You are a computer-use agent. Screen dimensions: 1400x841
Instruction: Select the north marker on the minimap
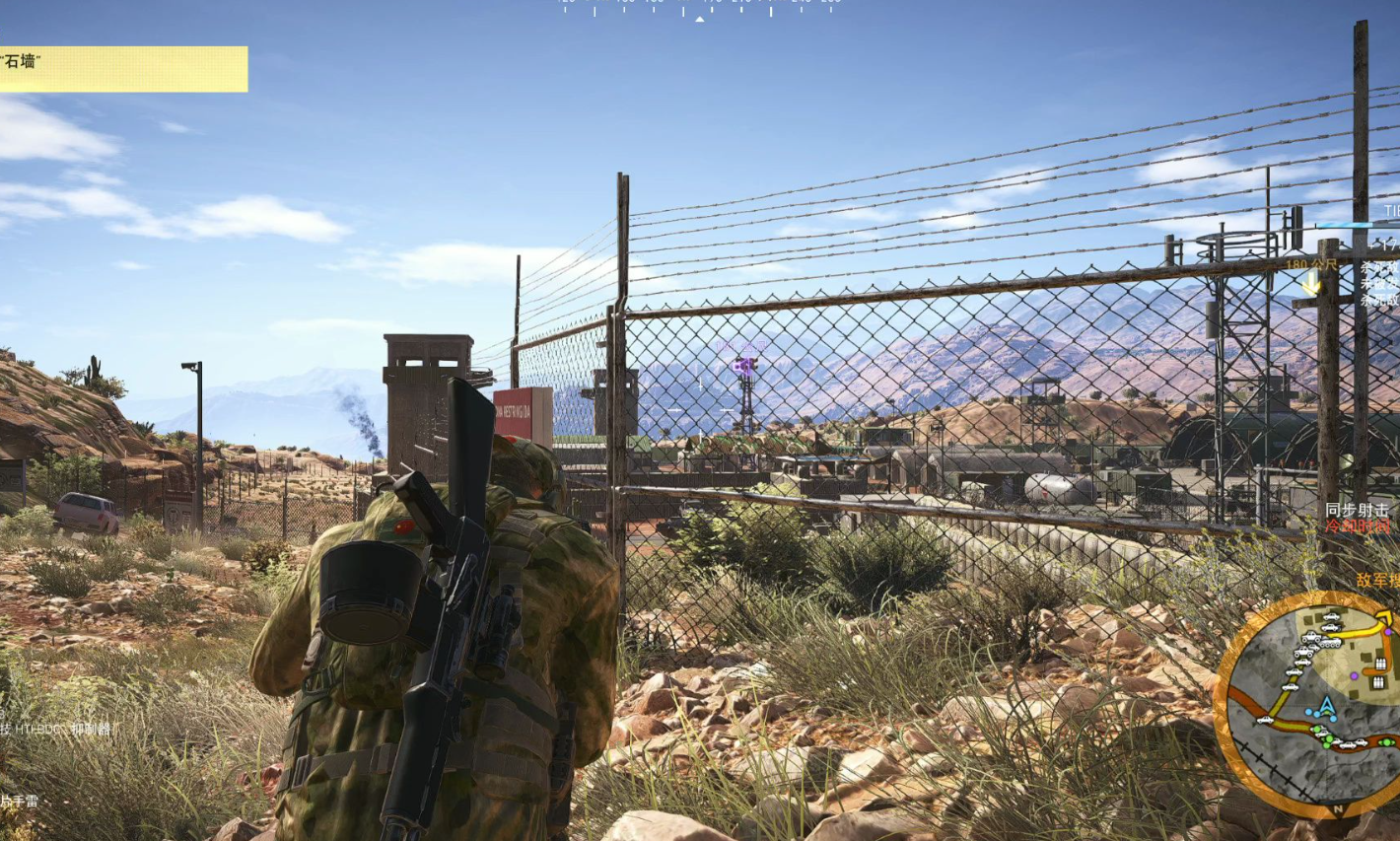point(1338,809)
